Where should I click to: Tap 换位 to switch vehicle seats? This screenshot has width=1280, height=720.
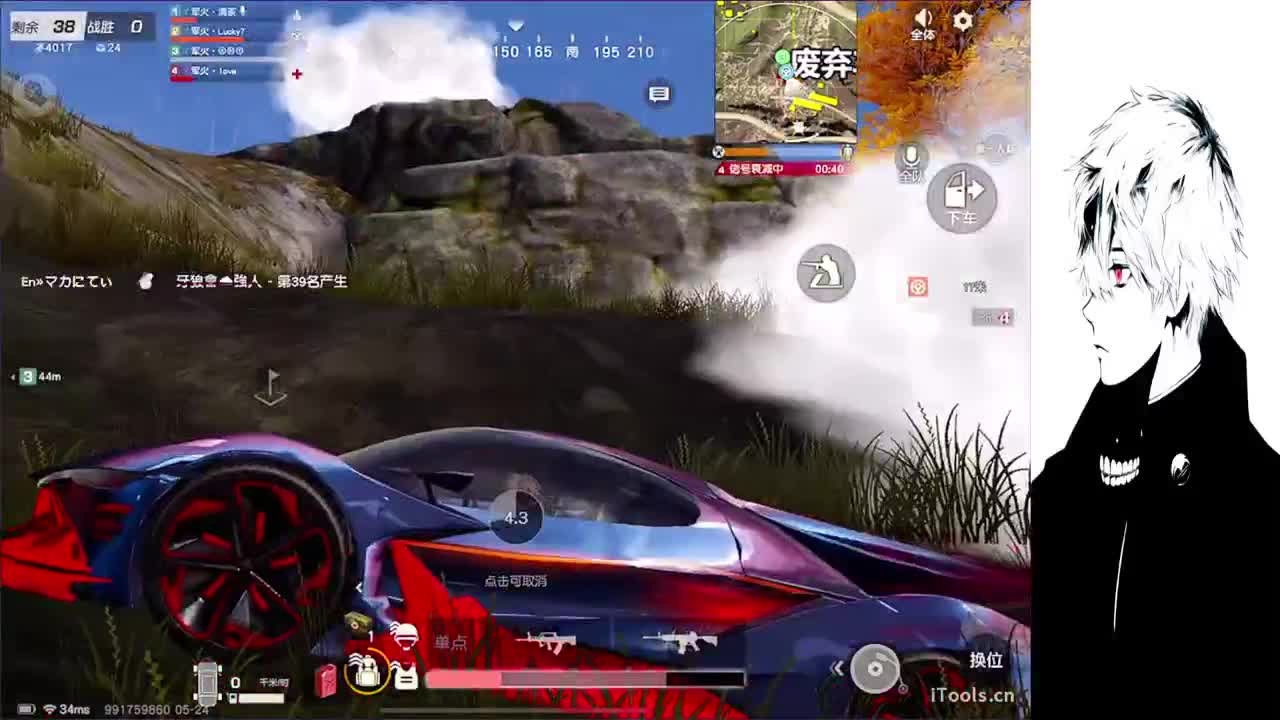[985, 660]
